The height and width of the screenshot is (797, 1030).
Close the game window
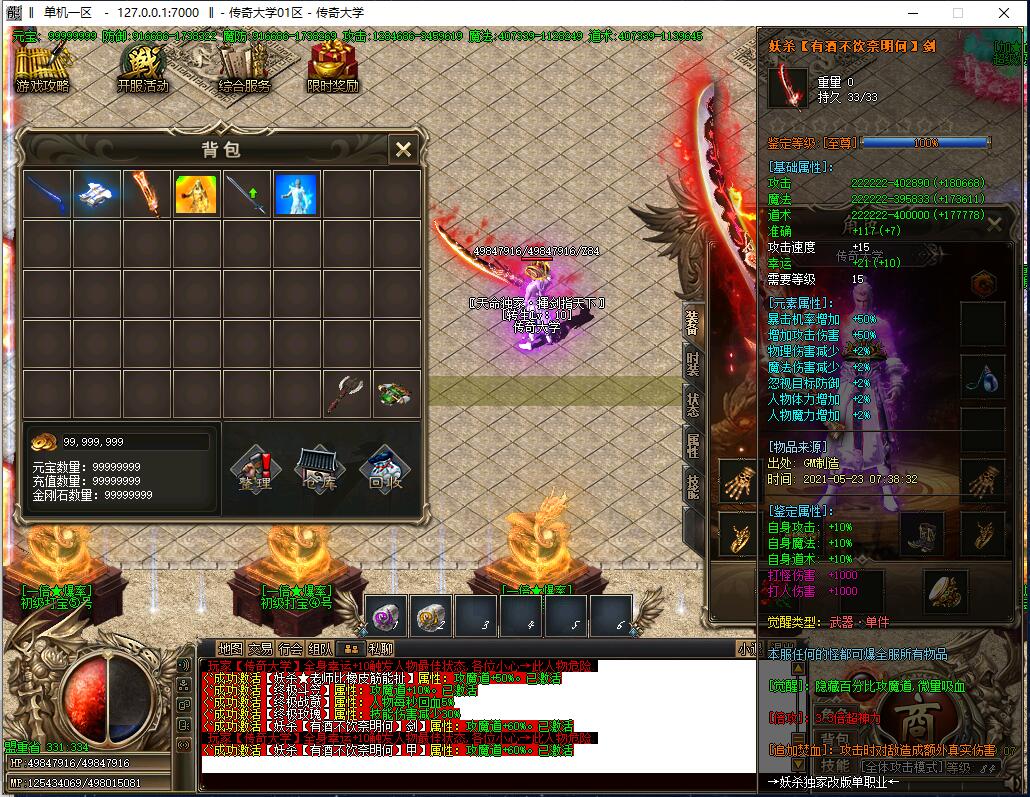(x=1003, y=13)
